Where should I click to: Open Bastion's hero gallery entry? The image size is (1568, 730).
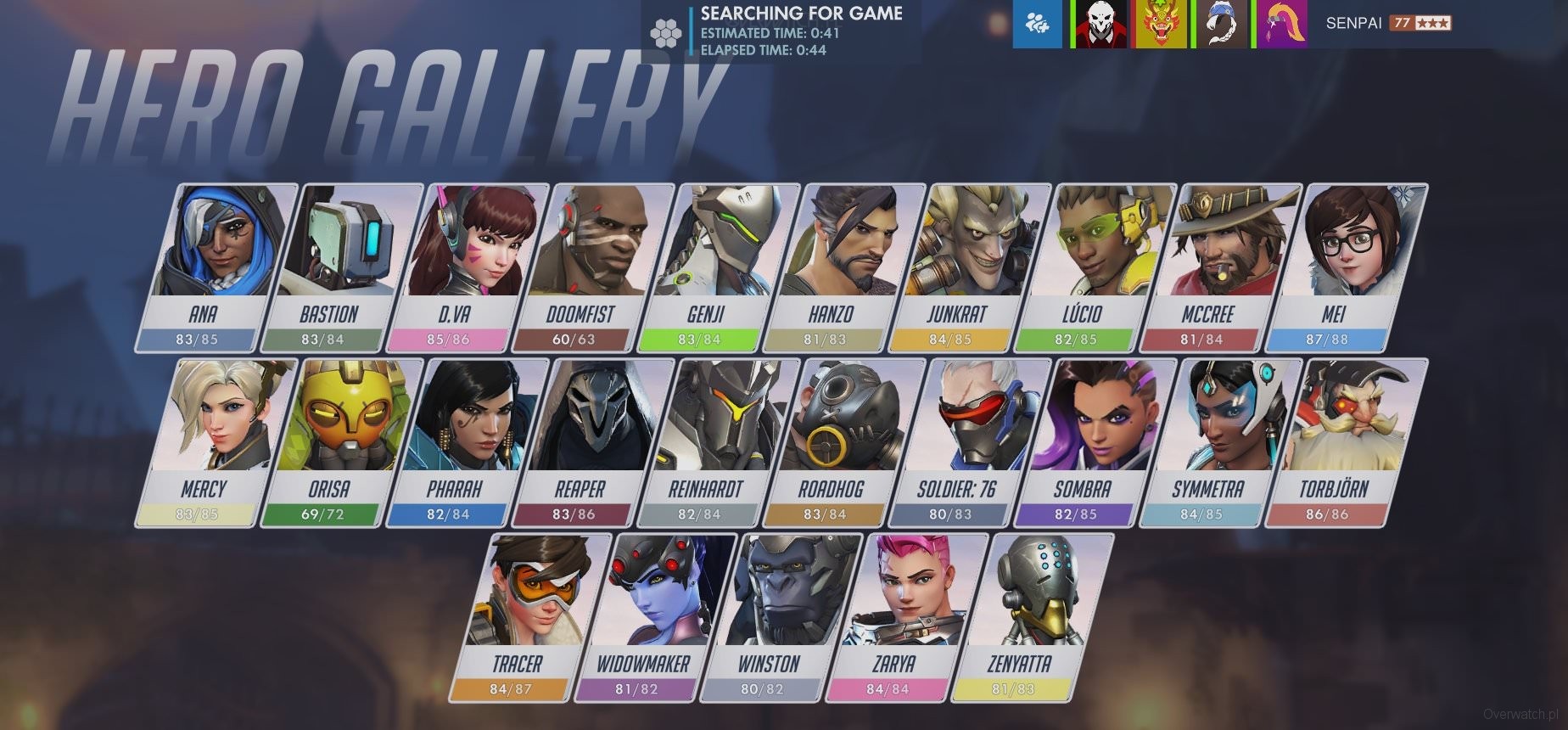[342, 267]
